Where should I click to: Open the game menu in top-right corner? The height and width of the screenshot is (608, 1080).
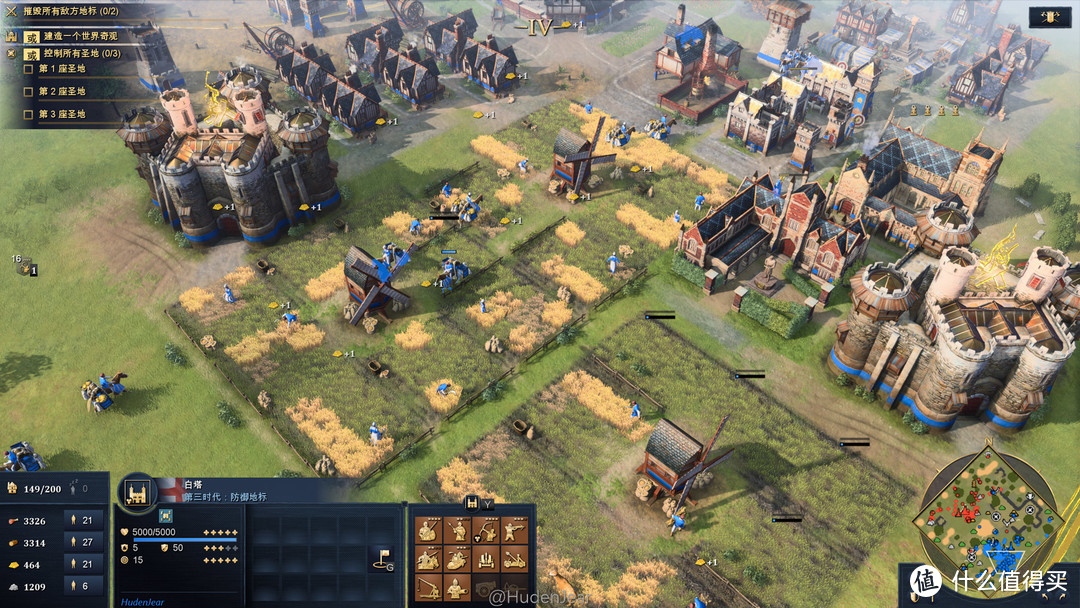1051,17
